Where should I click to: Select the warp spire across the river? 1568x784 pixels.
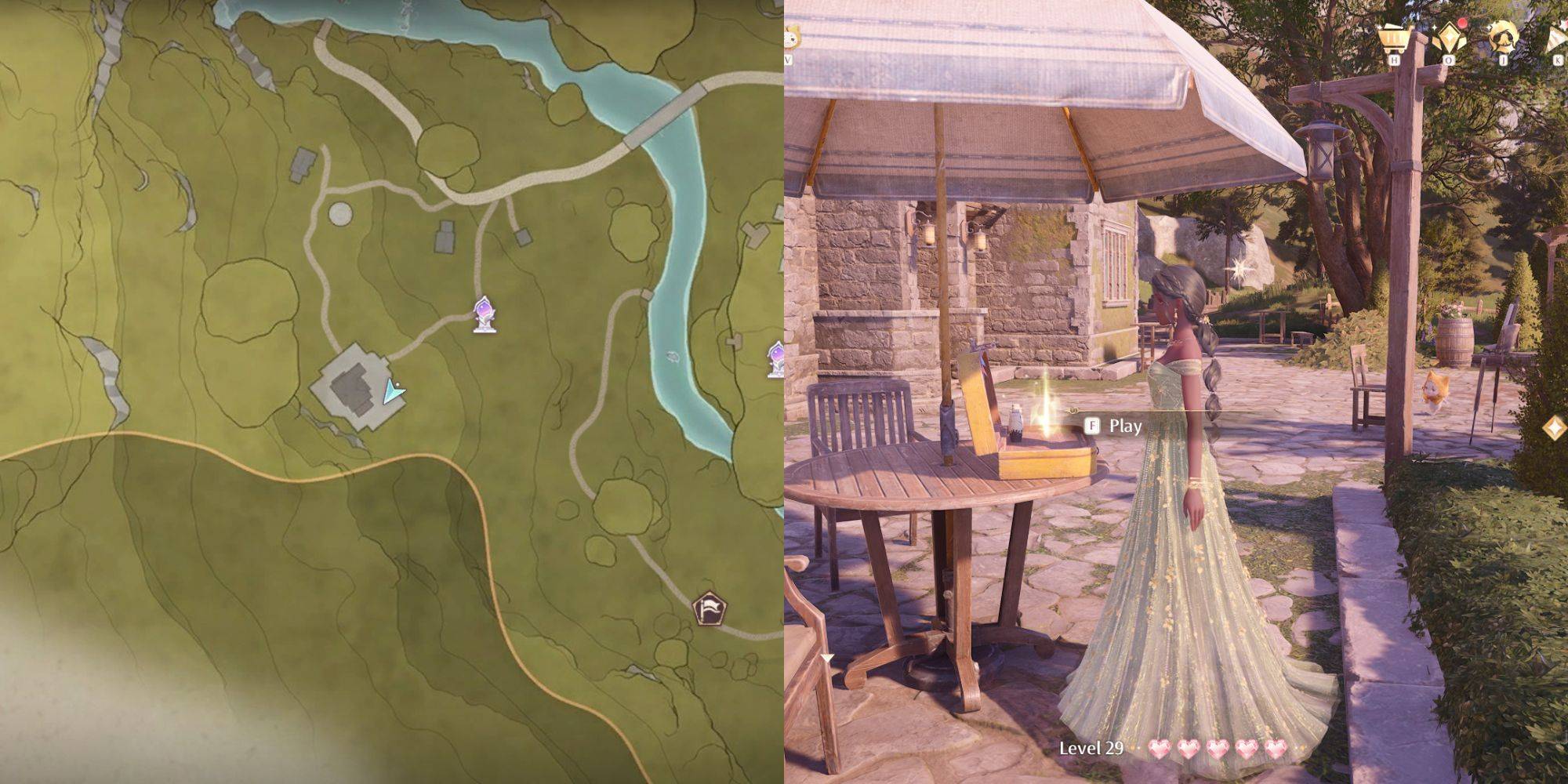pos(777,359)
